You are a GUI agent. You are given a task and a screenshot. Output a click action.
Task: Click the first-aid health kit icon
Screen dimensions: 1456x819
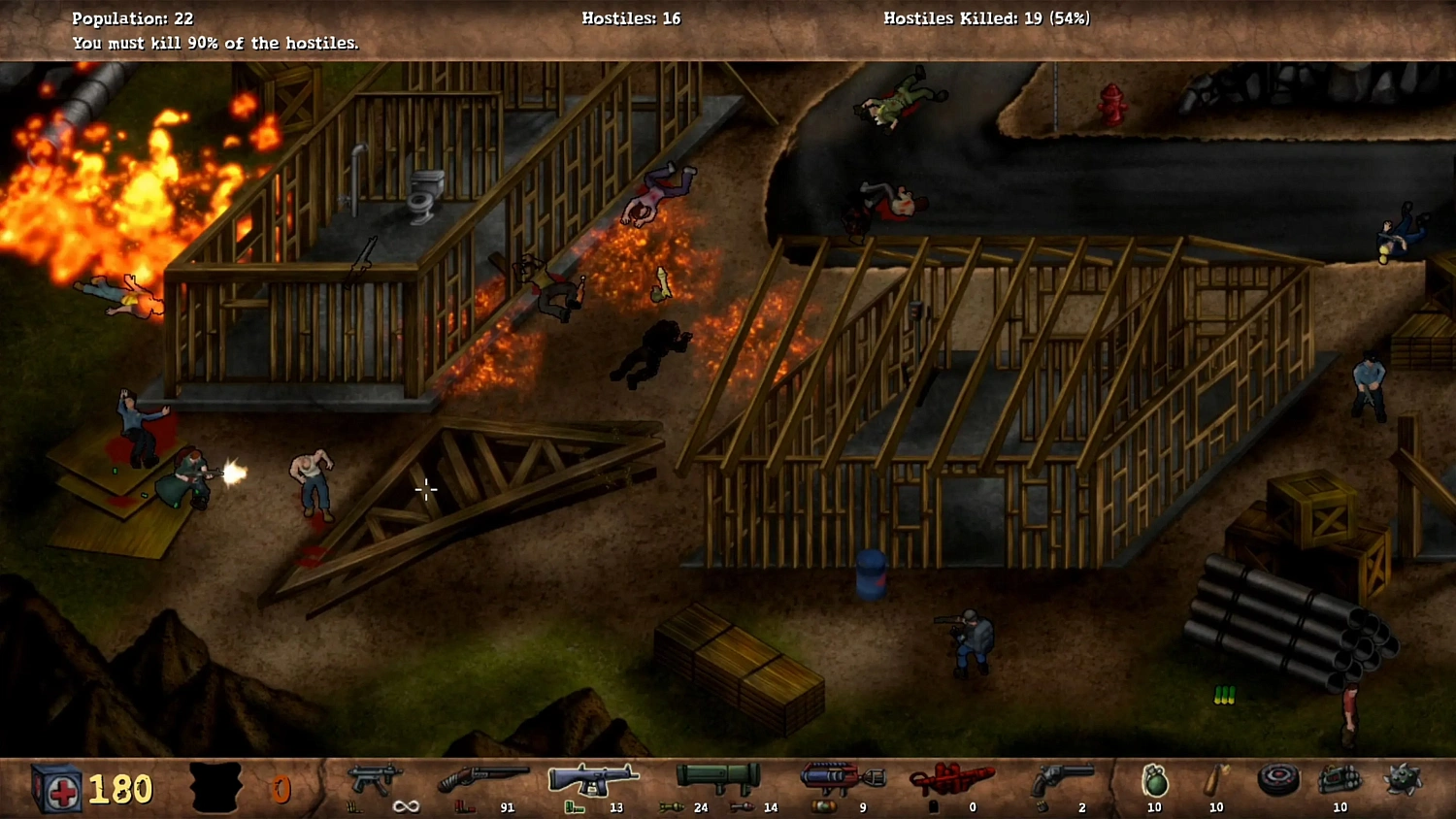click(x=58, y=786)
